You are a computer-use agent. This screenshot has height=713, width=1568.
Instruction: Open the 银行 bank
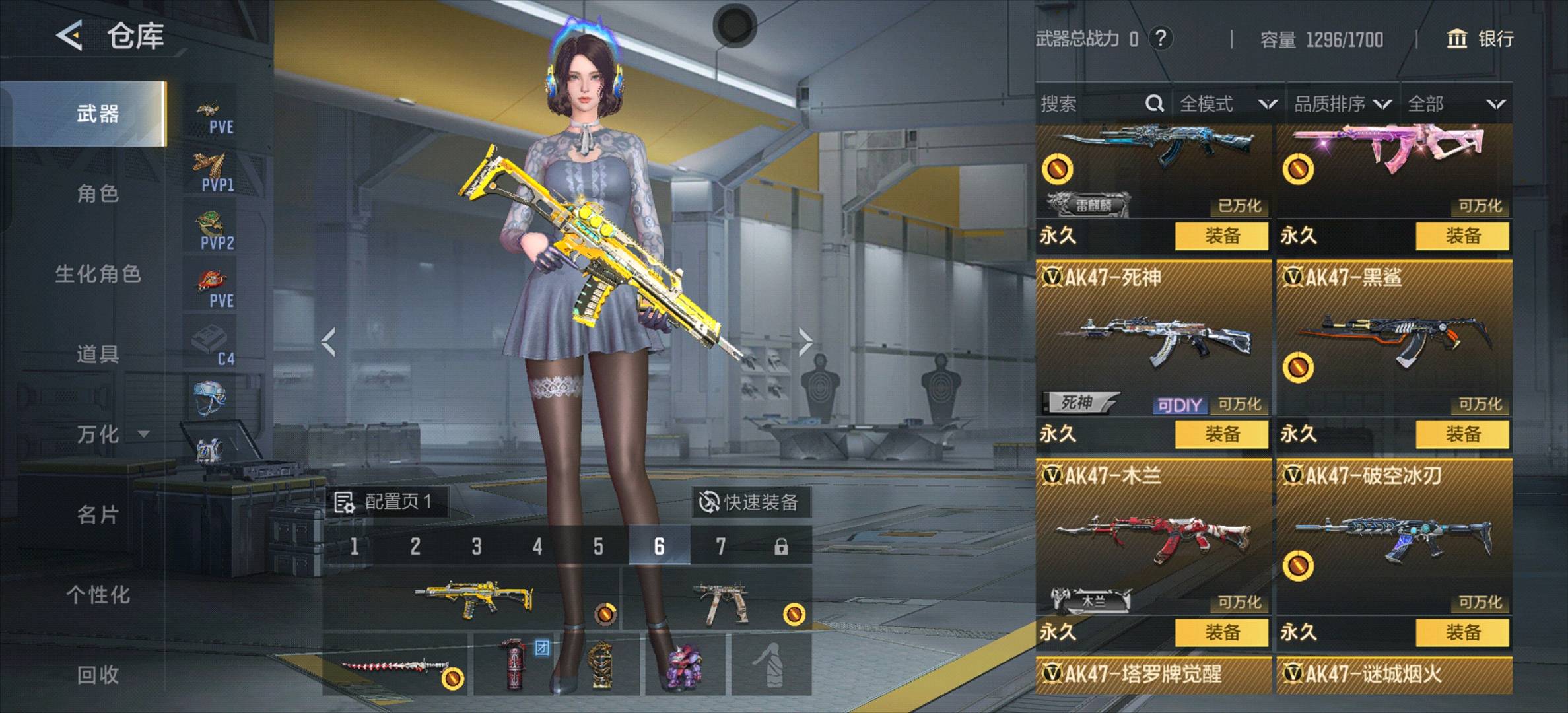pos(1480,39)
